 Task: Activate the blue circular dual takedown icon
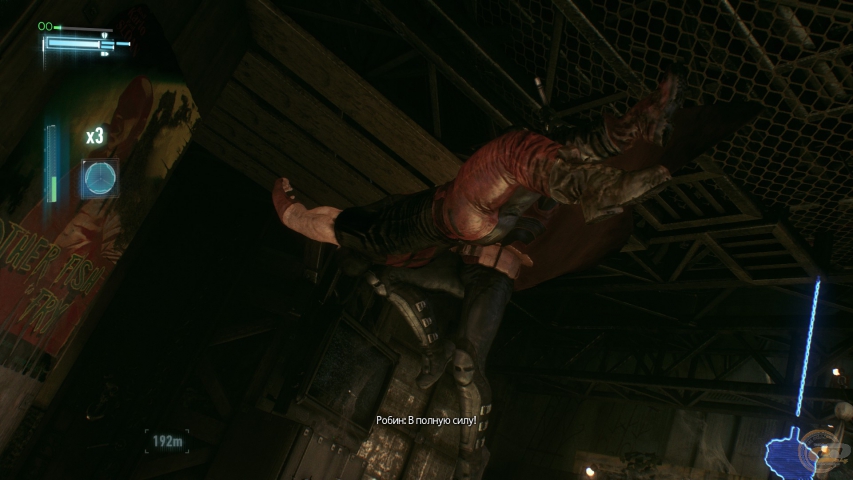click(x=99, y=178)
